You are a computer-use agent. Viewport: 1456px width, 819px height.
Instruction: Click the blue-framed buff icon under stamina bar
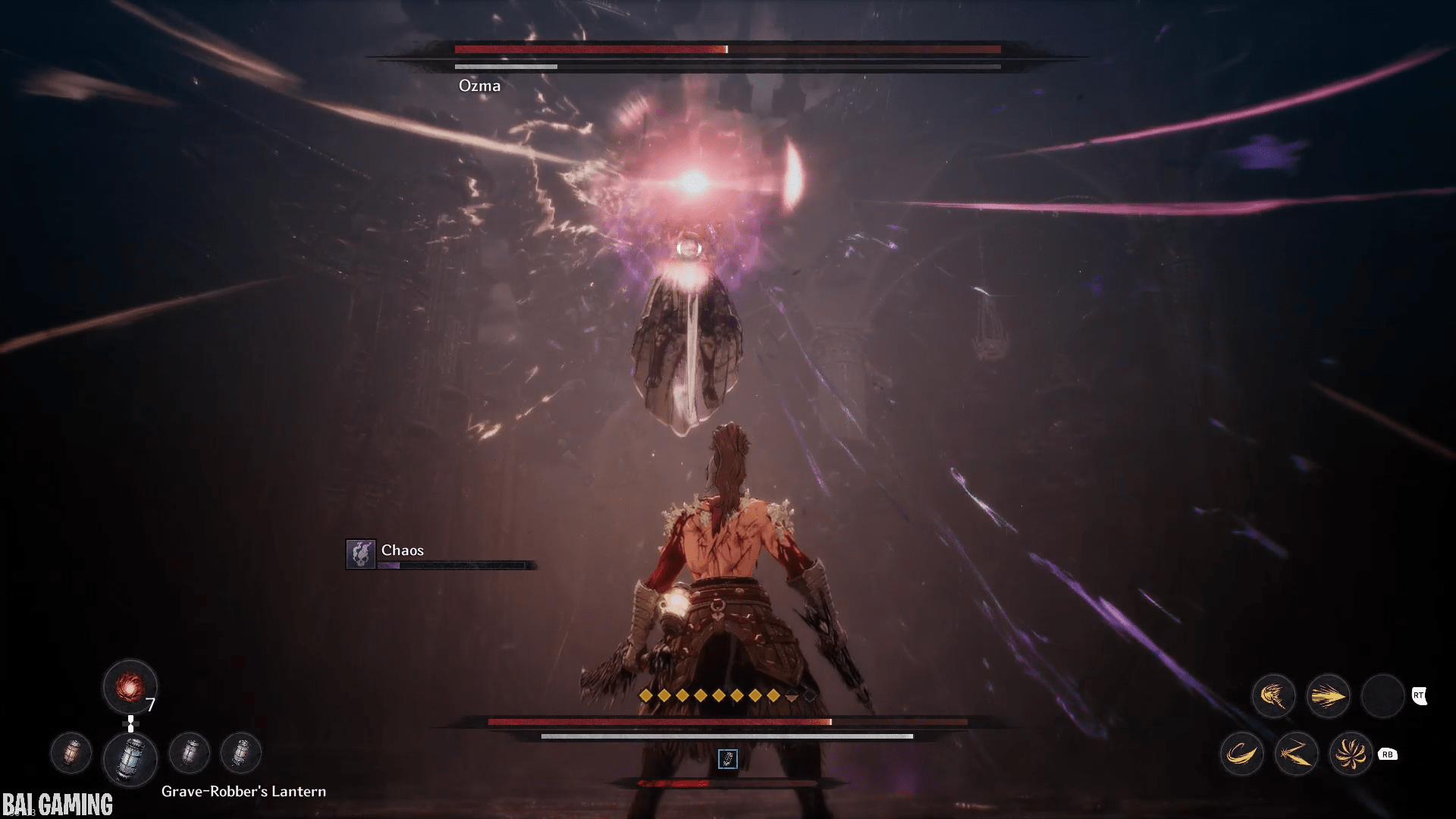pos(727,758)
